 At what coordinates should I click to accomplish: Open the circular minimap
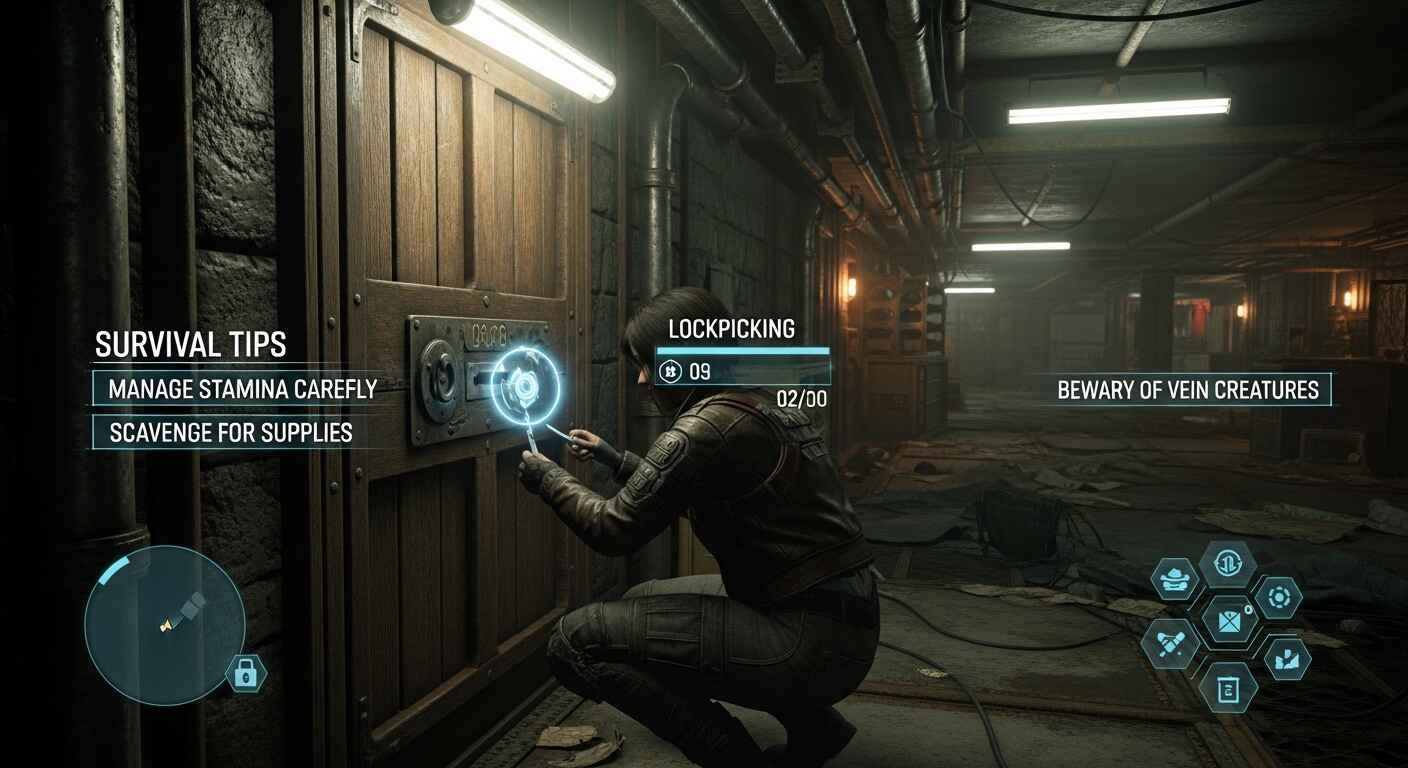(164, 627)
